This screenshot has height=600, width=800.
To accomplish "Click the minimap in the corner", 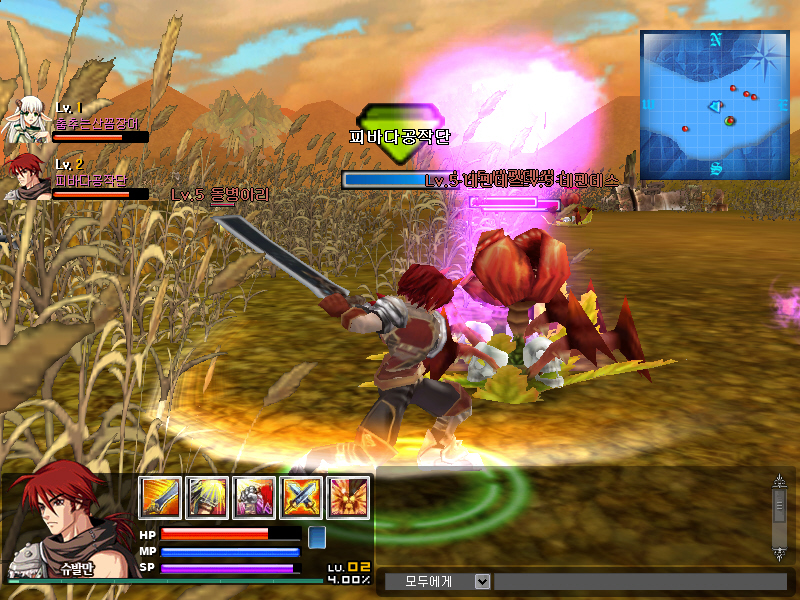I will pyautogui.click(x=715, y=105).
